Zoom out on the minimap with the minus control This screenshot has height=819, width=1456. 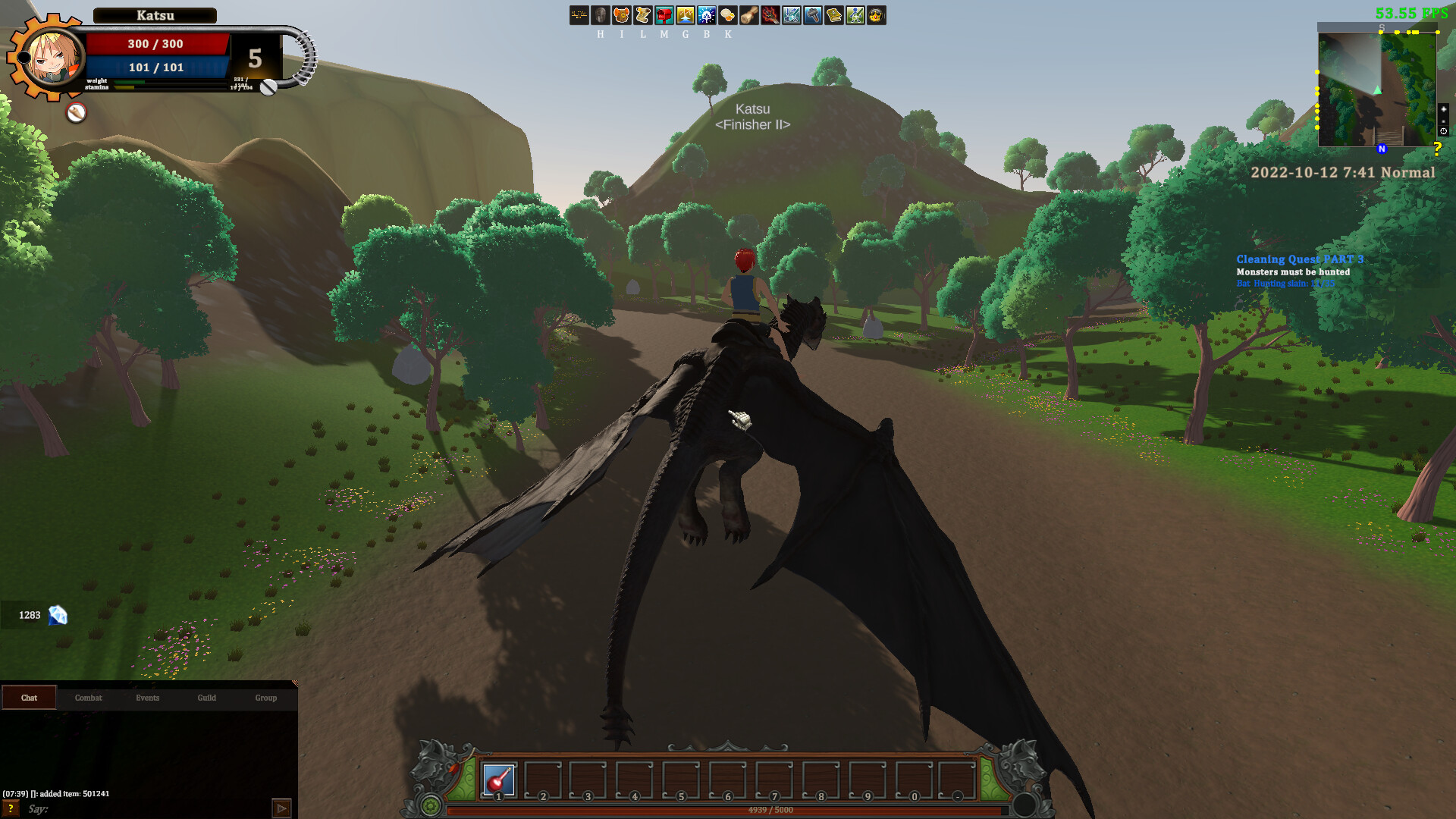tap(1444, 121)
